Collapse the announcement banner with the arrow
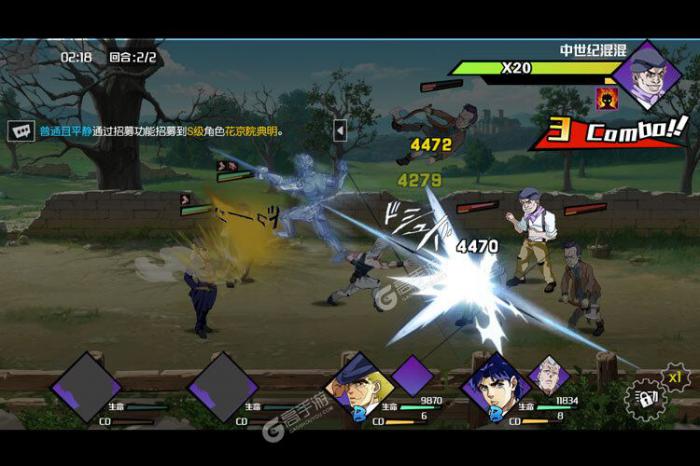Screen dimensions: 700x466 (339, 130)
